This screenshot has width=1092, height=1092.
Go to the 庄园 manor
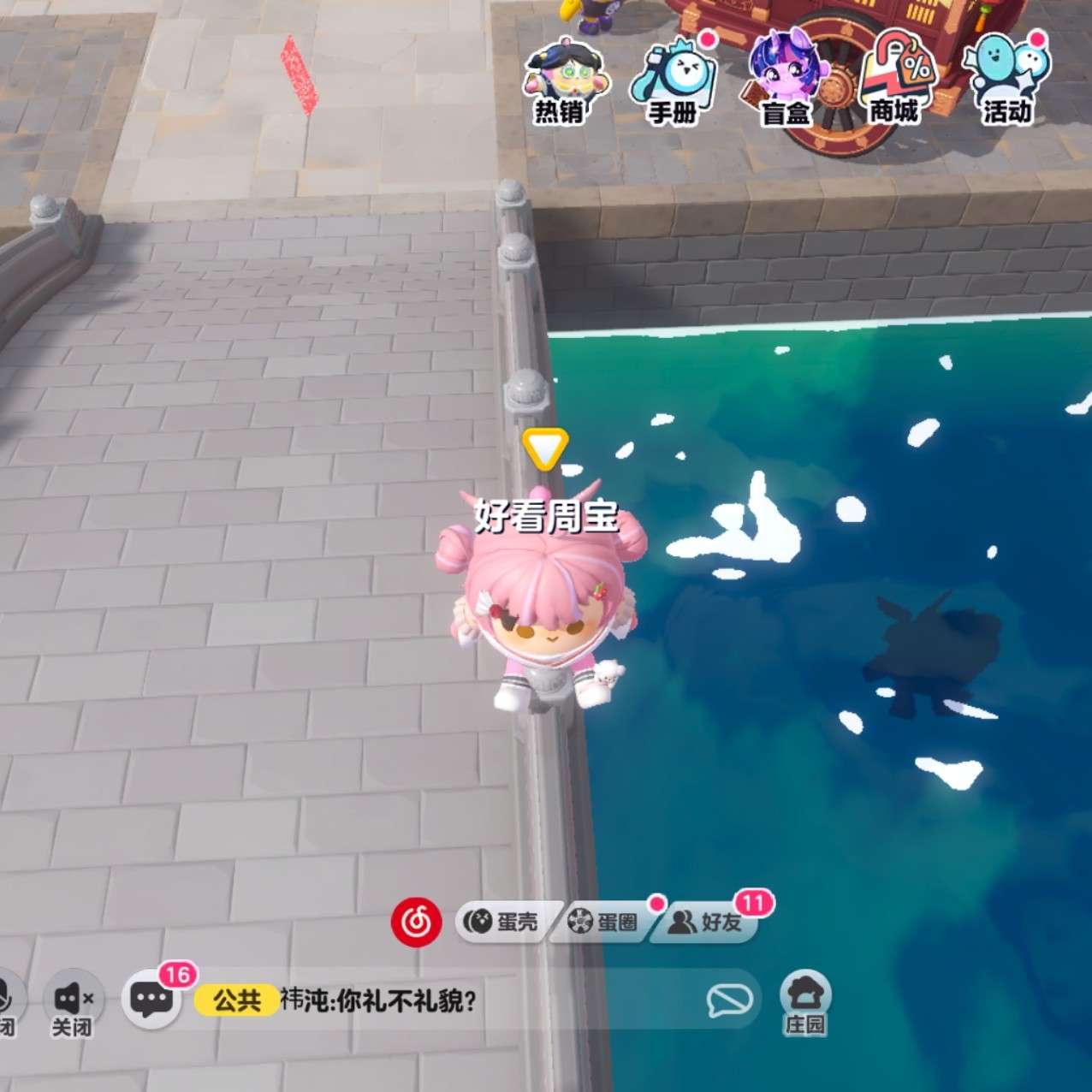tap(805, 1001)
